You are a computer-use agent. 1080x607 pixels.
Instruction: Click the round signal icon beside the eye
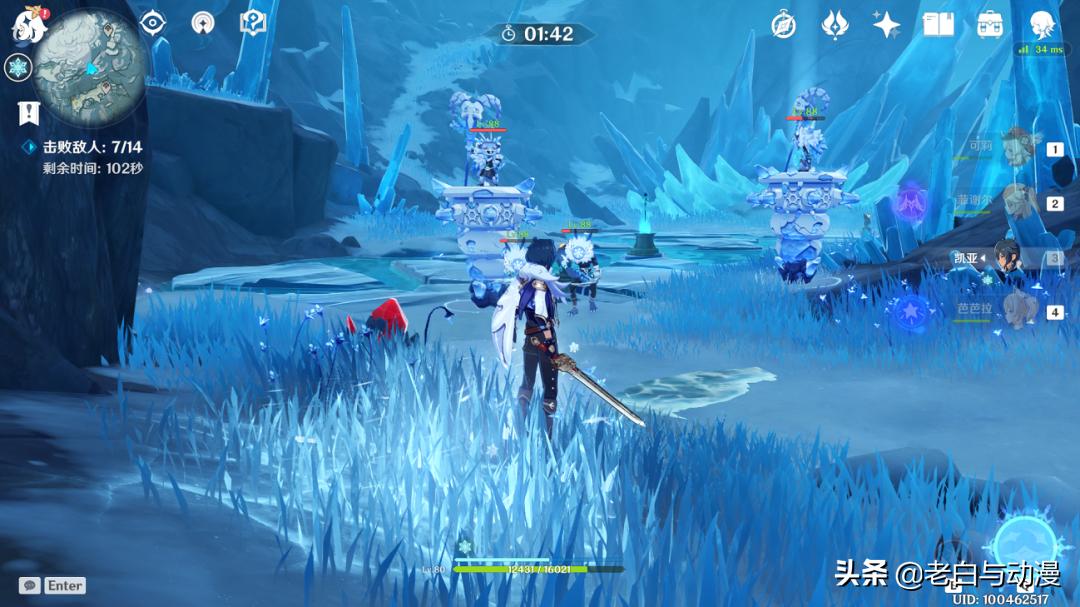pyautogui.click(x=203, y=23)
